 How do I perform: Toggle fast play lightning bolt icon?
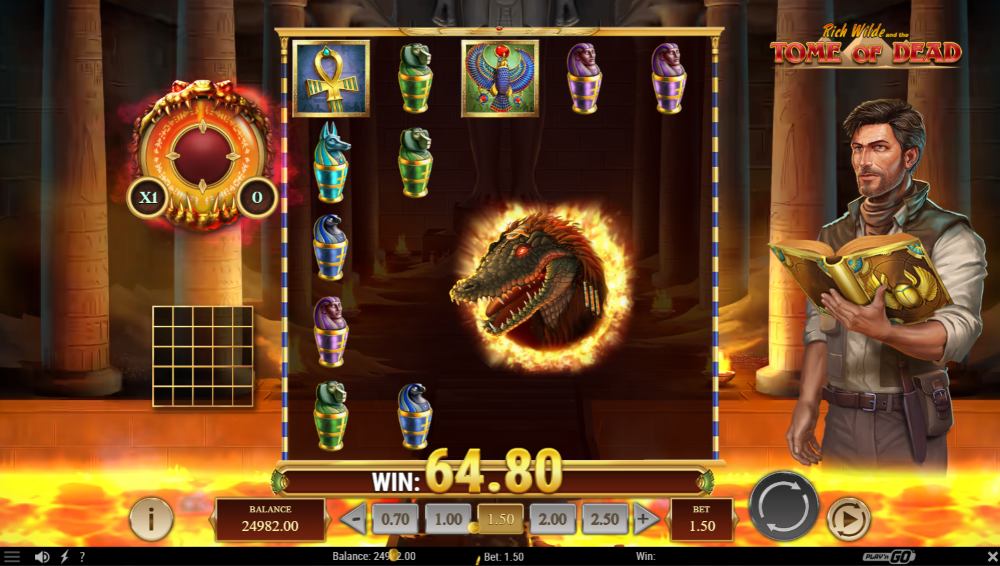point(65,556)
